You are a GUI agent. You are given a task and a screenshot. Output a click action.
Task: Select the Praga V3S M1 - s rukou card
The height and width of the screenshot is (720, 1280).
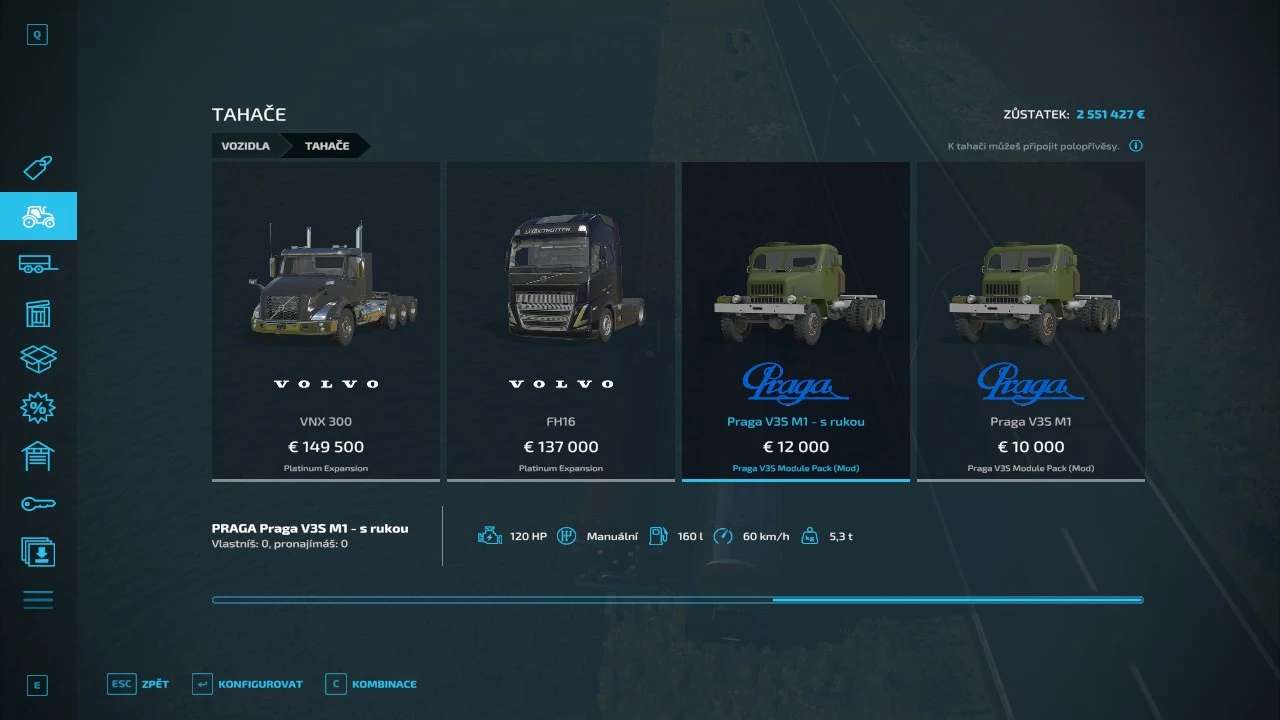click(795, 320)
